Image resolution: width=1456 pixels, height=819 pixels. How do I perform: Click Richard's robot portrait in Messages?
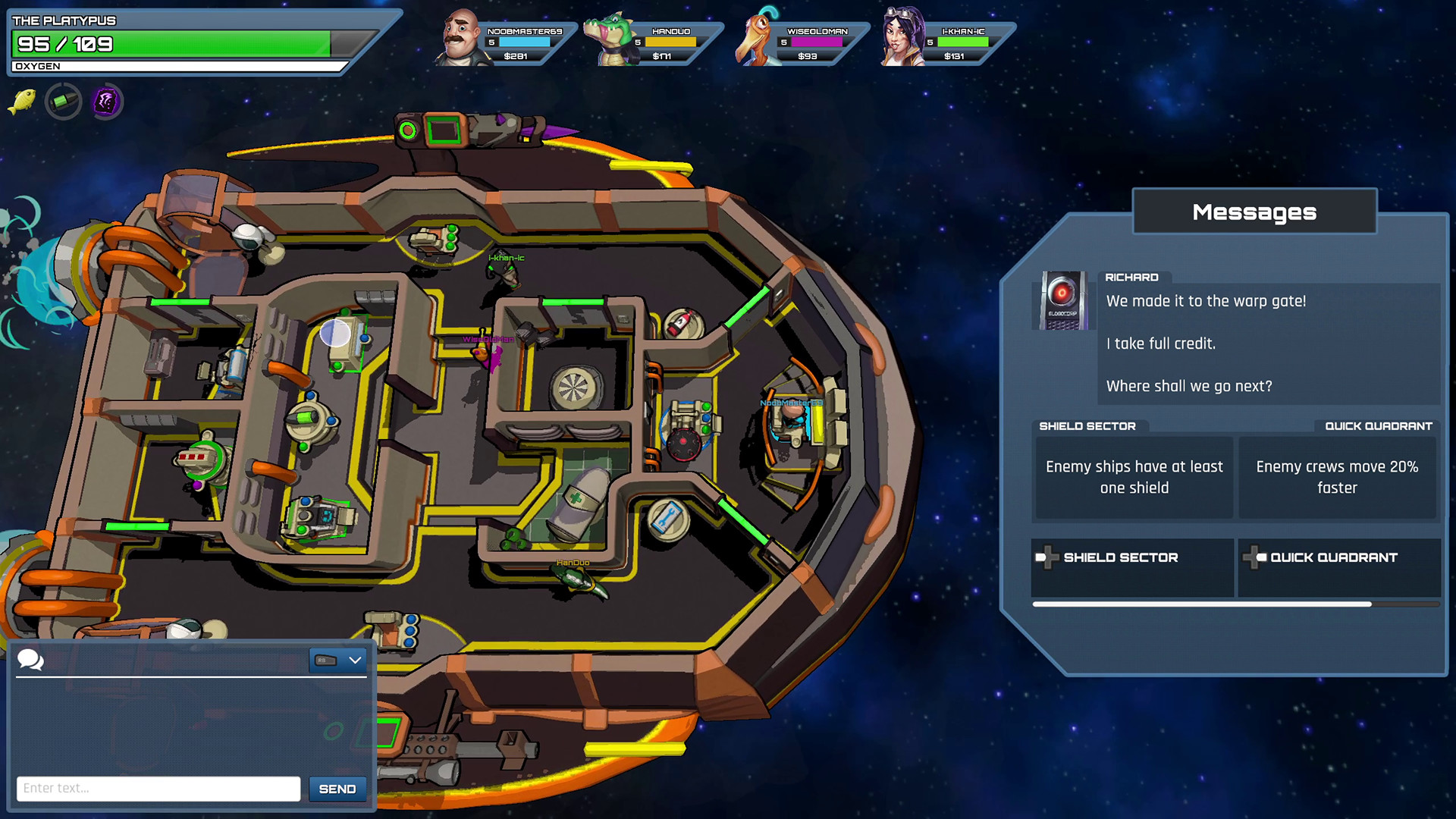tap(1062, 300)
